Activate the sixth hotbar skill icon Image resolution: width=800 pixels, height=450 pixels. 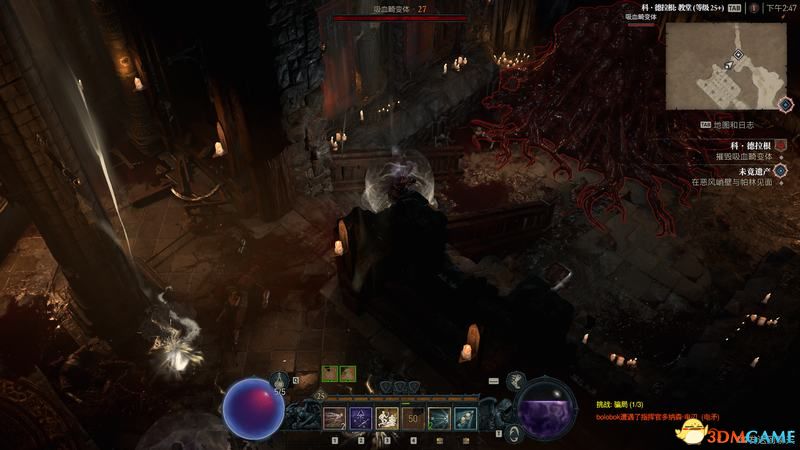(x=465, y=418)
